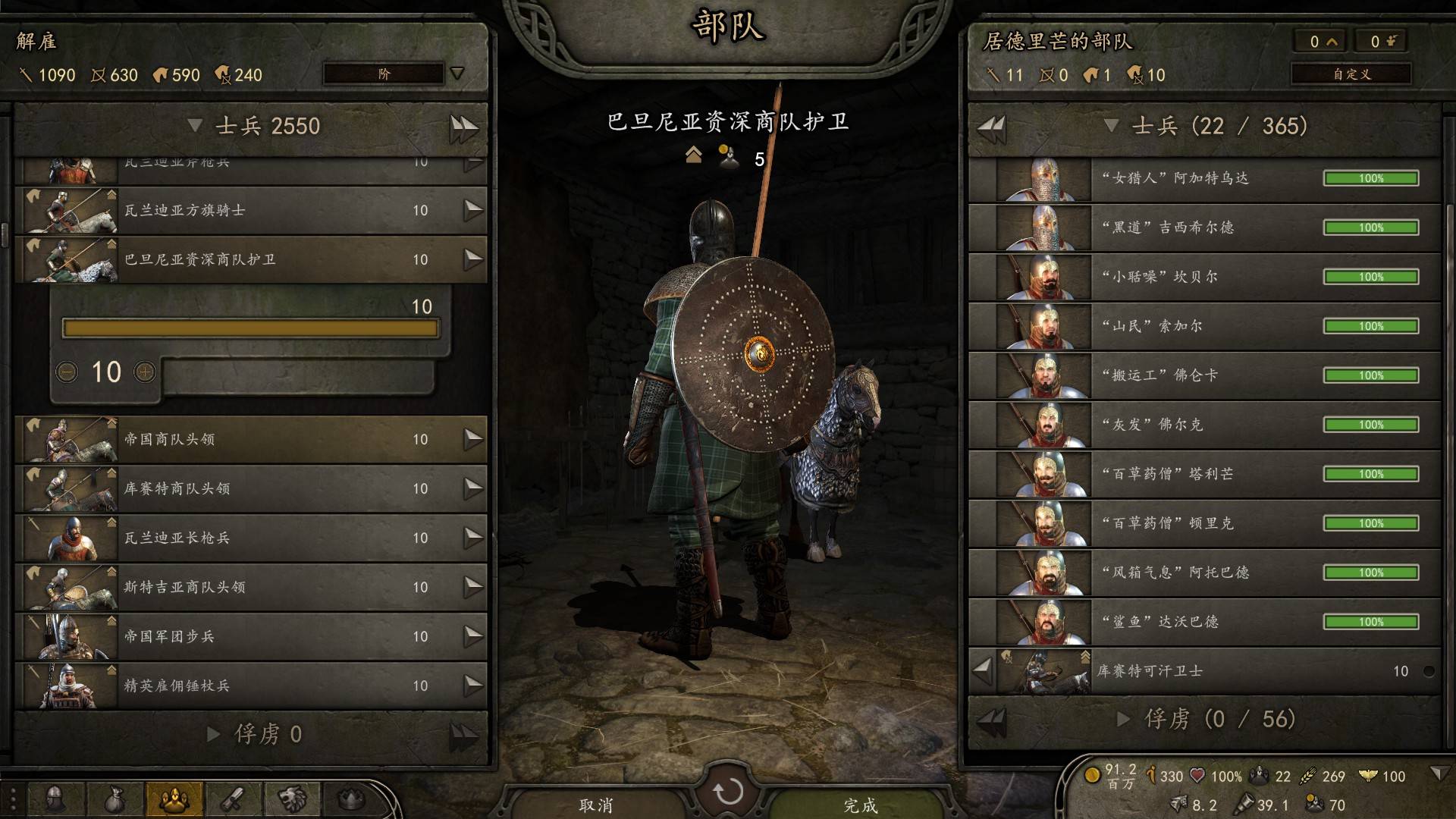The image size is (1456, 819).
Task: Click 取消 to cancel party changes
Action: 596,805
